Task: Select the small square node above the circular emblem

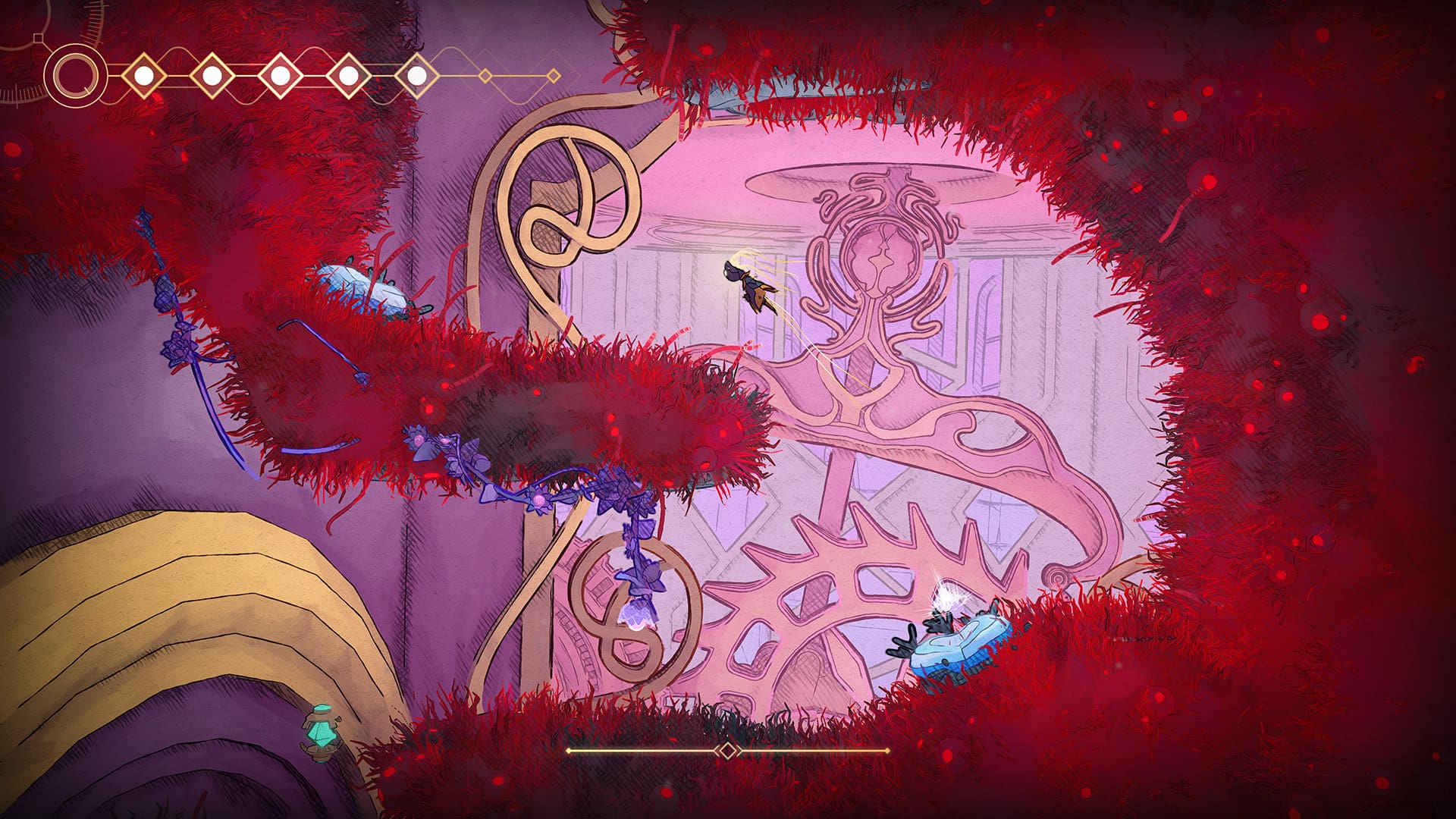Action: pyautogui.click(x=36, y=38)
